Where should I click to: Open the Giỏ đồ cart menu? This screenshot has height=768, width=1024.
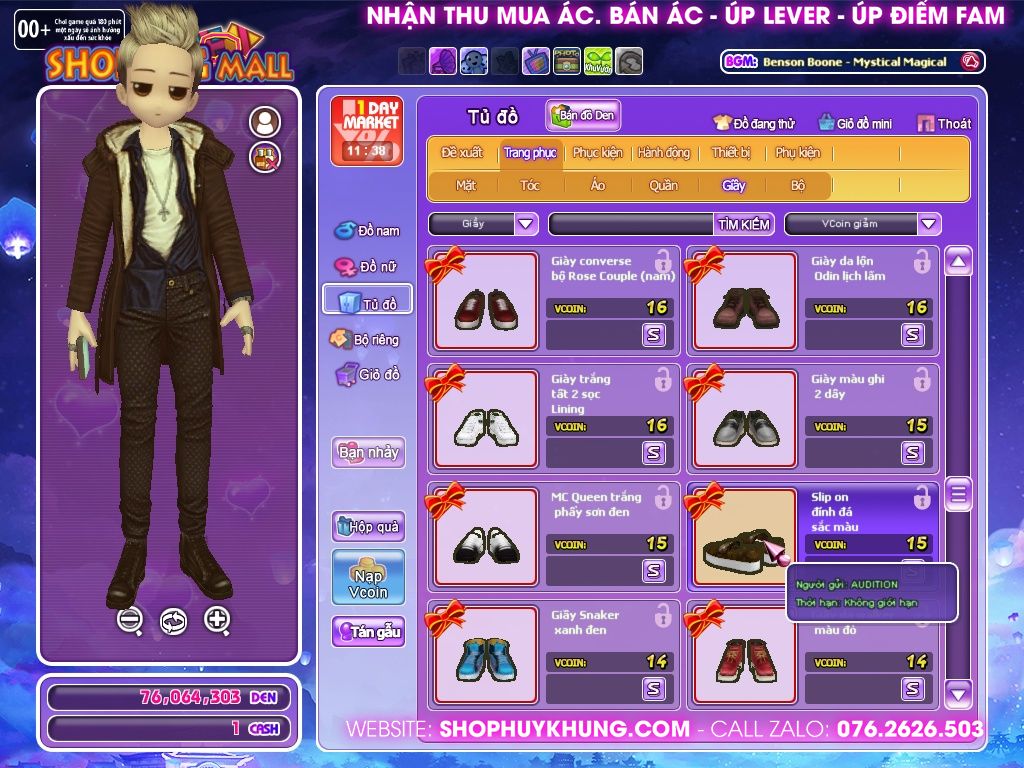point(367,375)
